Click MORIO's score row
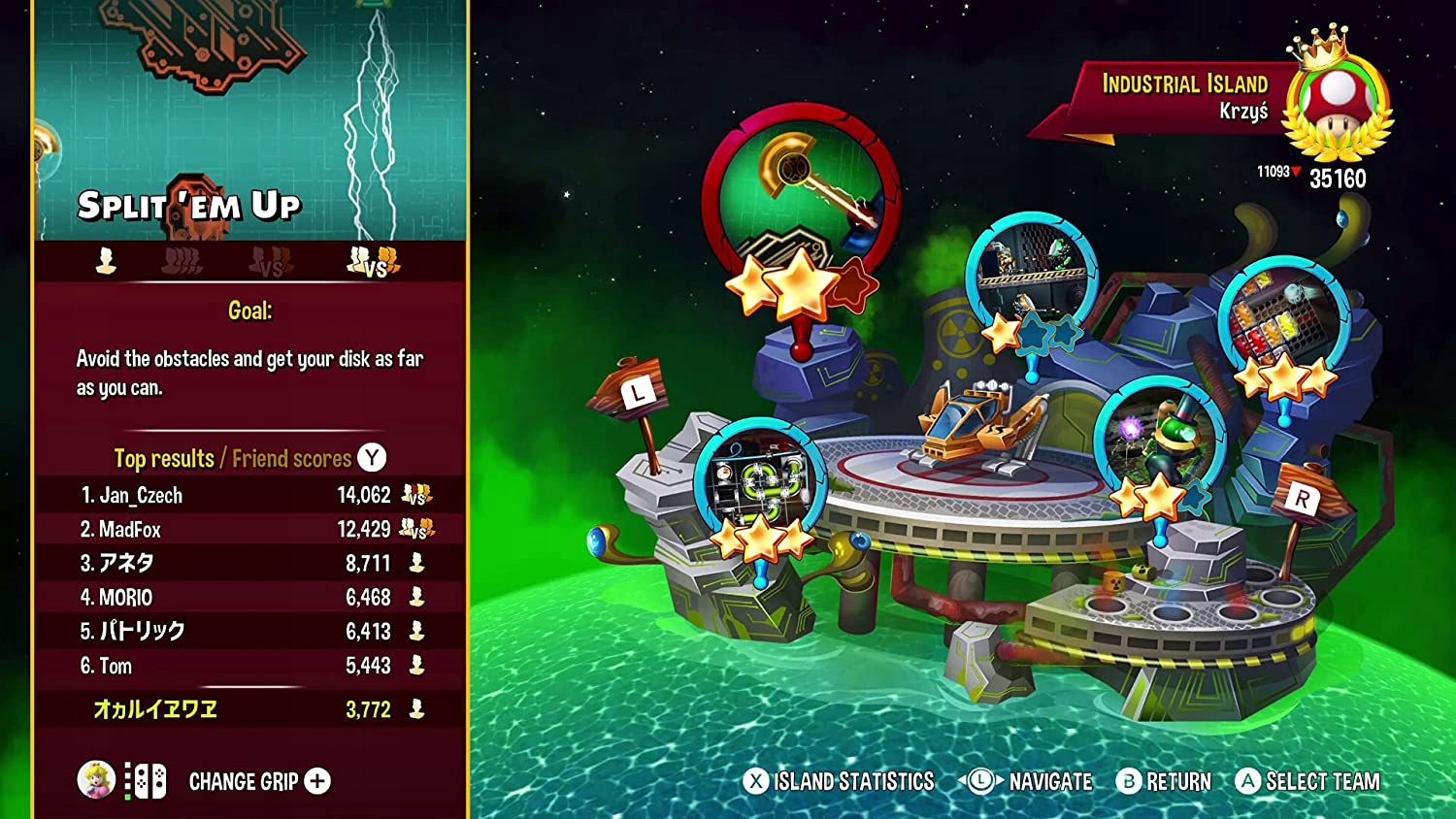This screenshot has width=1456, height=819. pyautogui.click(x=250, y=597)
